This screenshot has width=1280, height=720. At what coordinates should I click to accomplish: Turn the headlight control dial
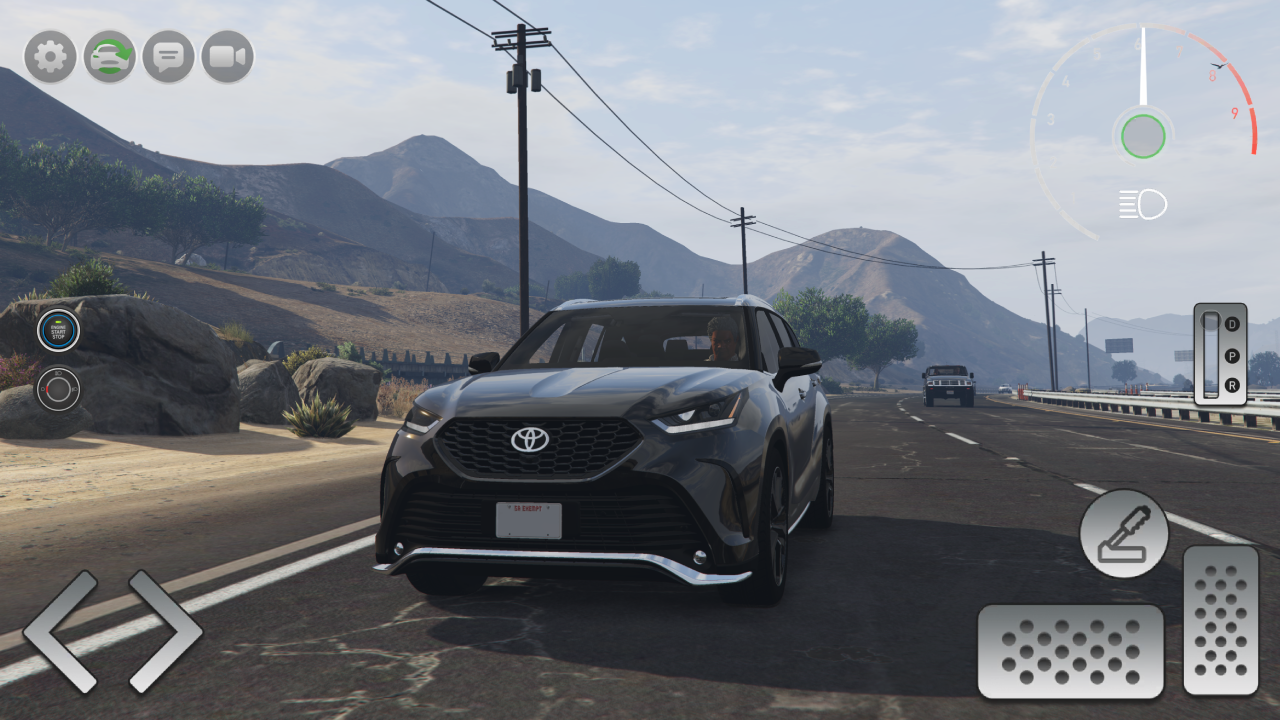point(58,390)
